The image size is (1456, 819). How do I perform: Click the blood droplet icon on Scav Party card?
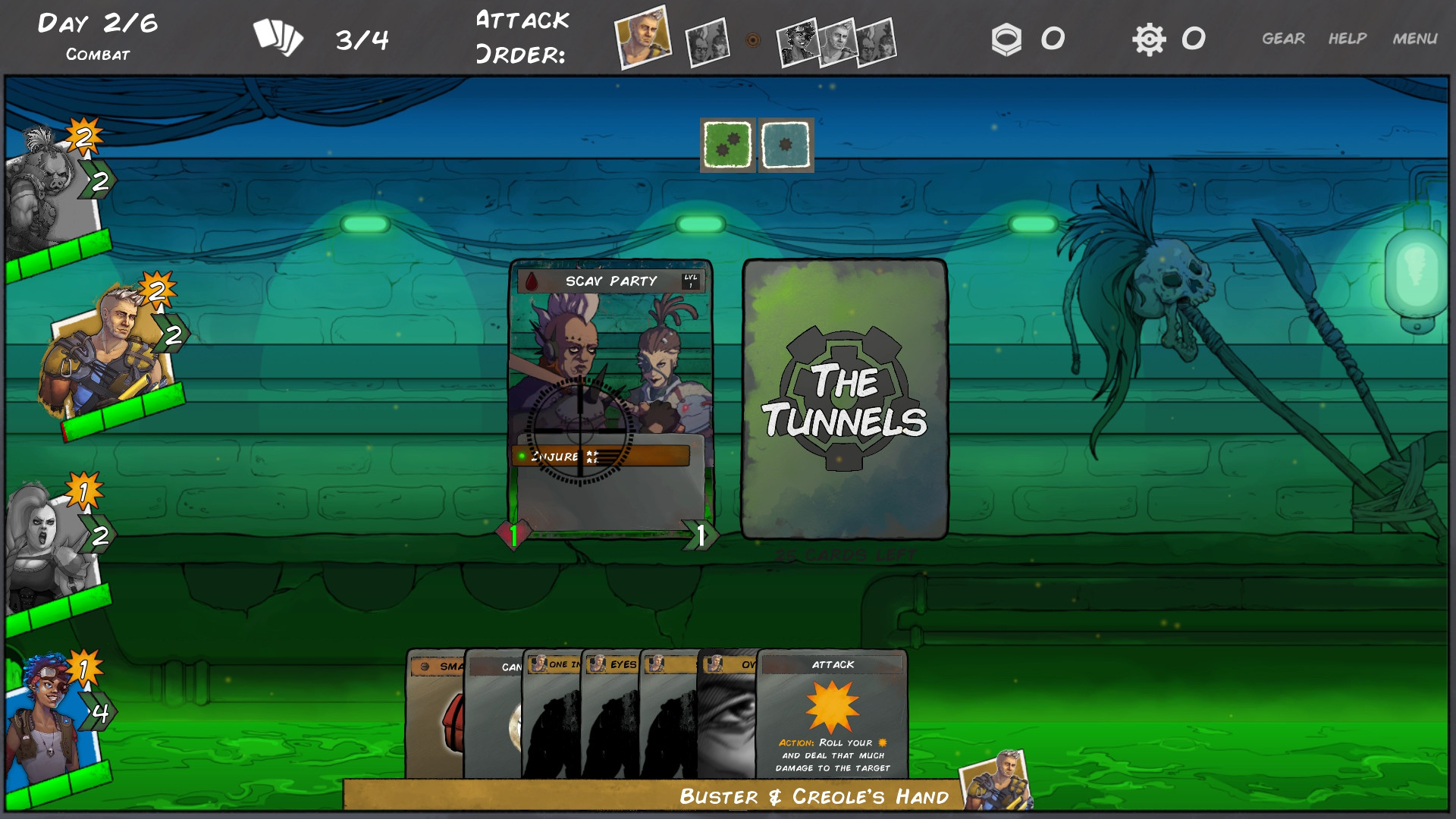click(531, 279)
